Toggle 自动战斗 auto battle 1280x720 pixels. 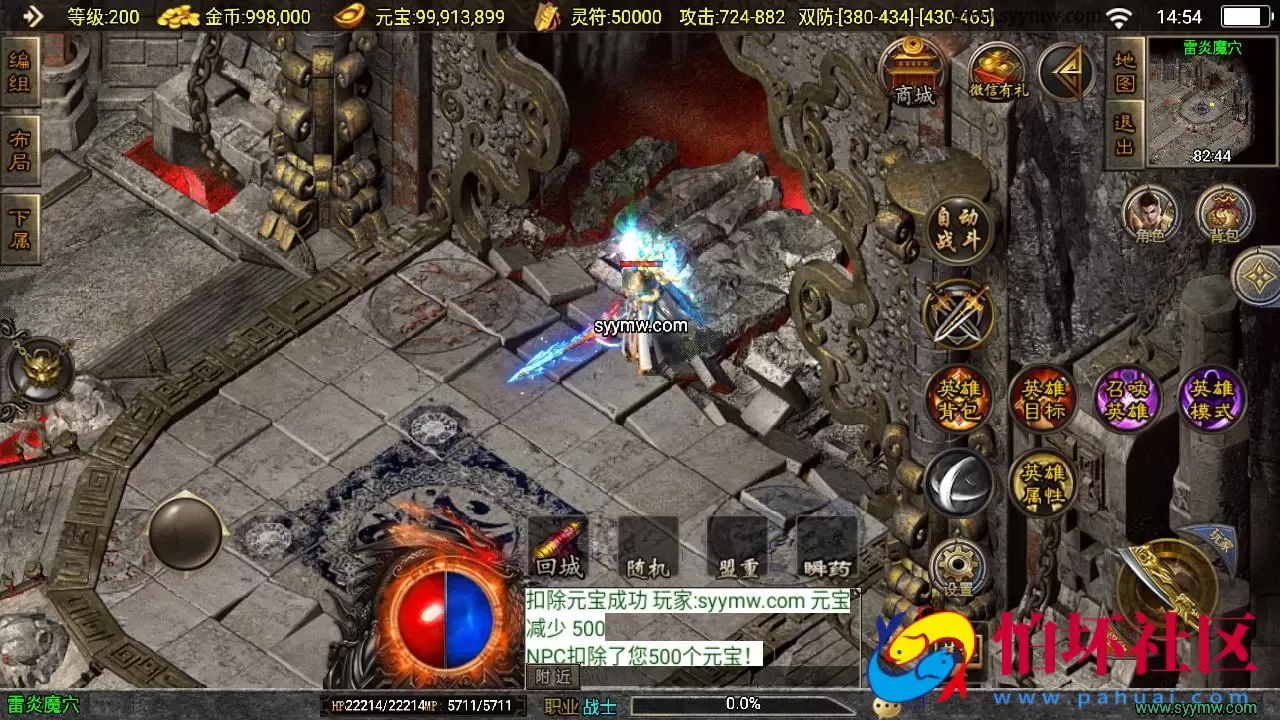point(957,229)
